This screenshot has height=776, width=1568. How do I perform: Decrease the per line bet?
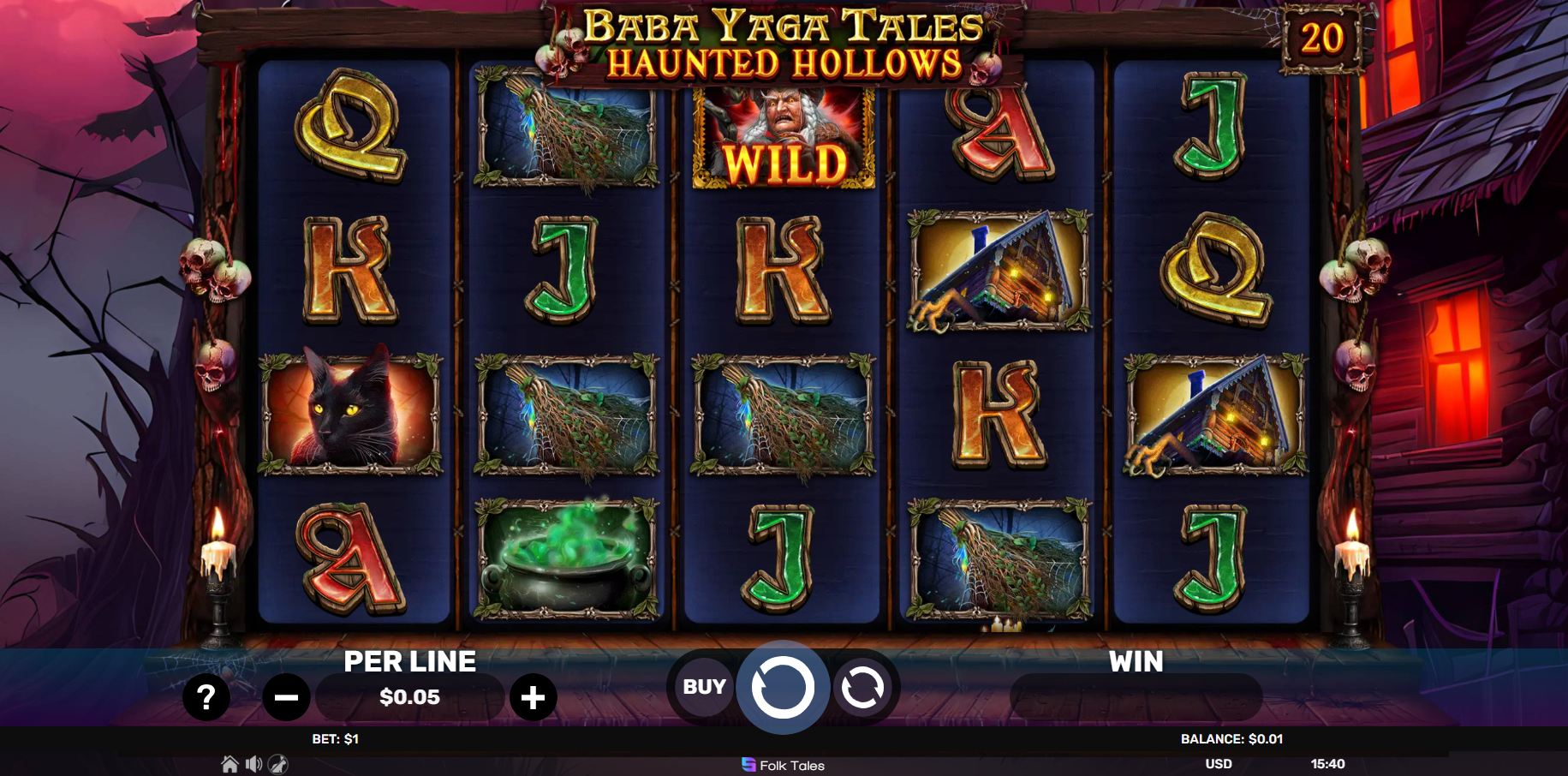[x=286, y=697]
